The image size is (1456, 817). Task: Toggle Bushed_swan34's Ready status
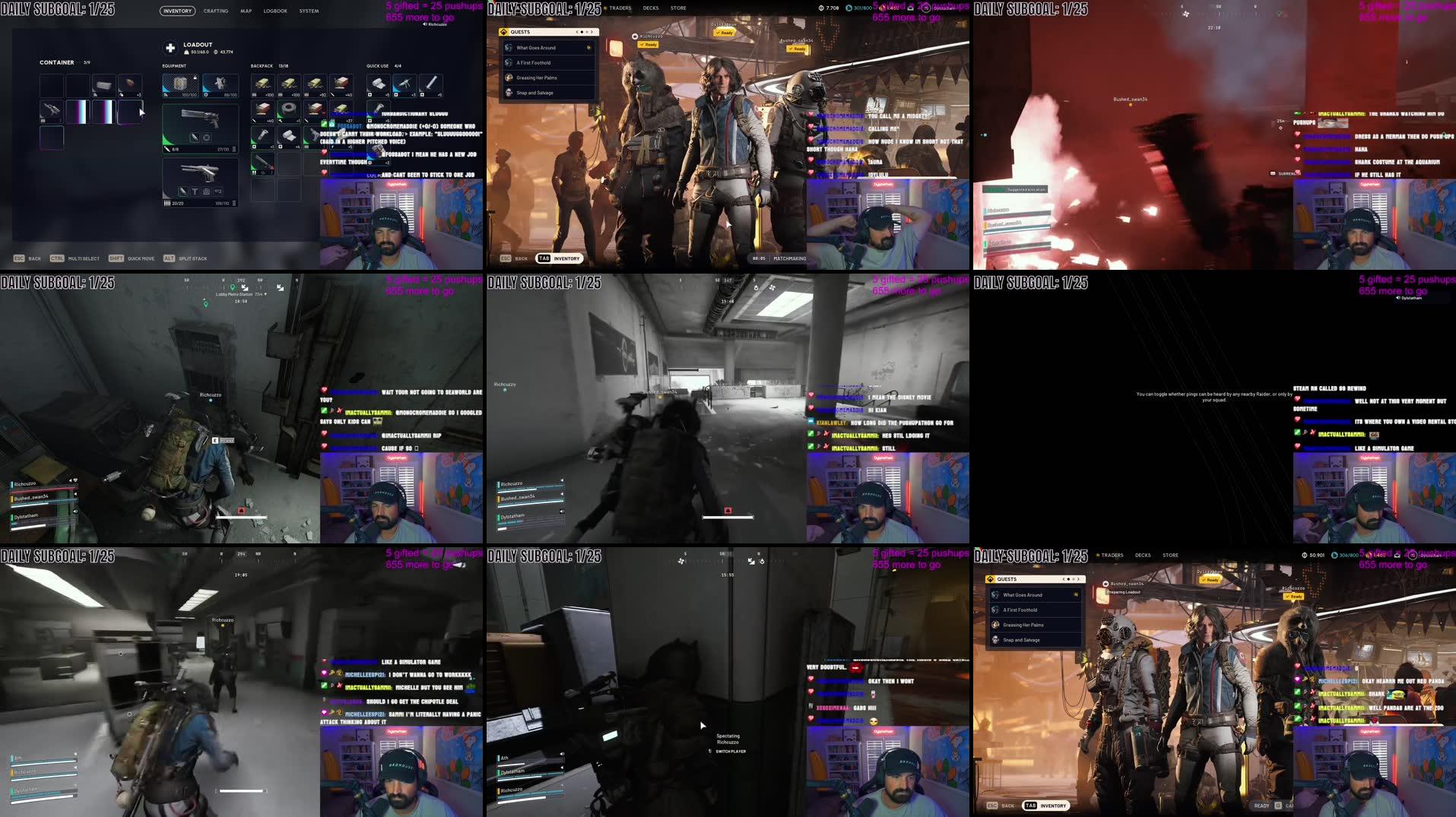(x=796, y=49)
